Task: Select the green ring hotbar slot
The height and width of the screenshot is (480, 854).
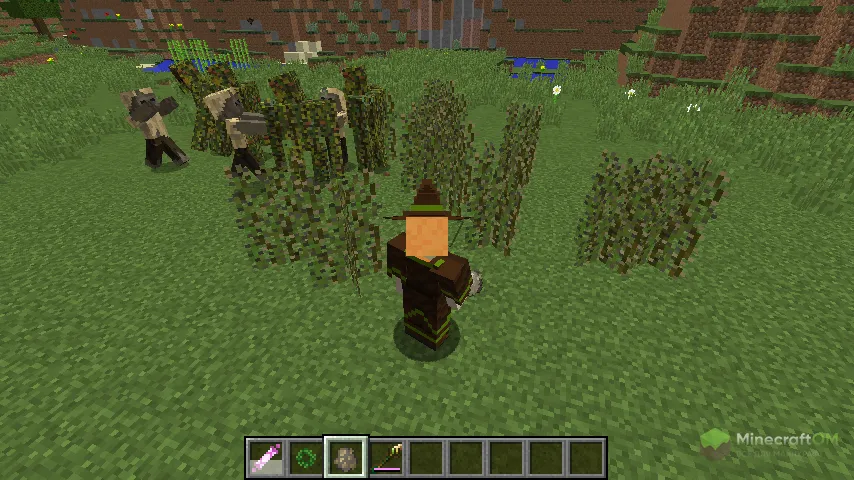Action: tap(306, 458)
